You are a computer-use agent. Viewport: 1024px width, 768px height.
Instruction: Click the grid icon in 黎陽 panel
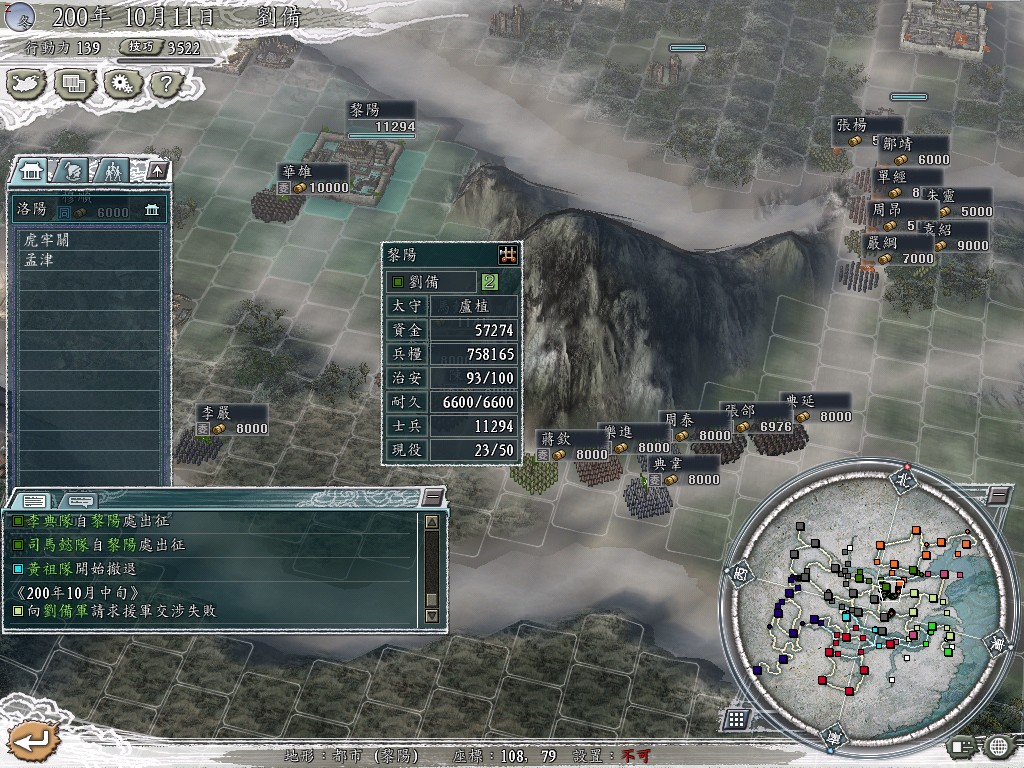pos(508,255)
